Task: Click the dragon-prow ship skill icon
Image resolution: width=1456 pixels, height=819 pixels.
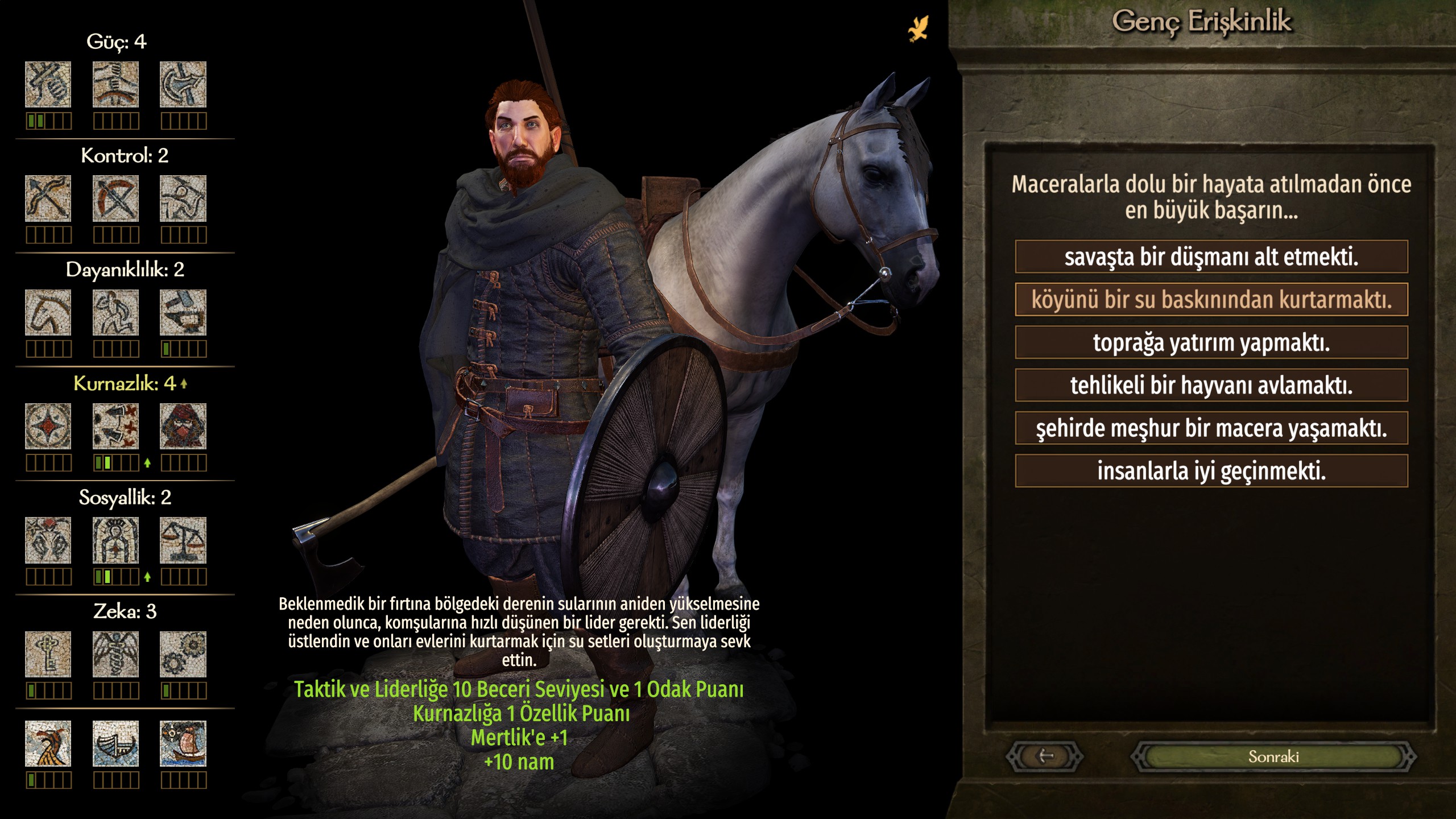Action: (x=48, y=743)
